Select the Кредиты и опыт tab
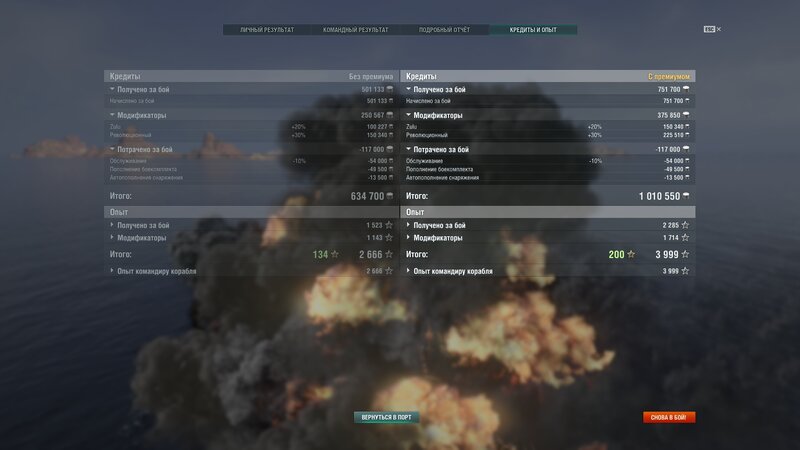 point(533,30)
